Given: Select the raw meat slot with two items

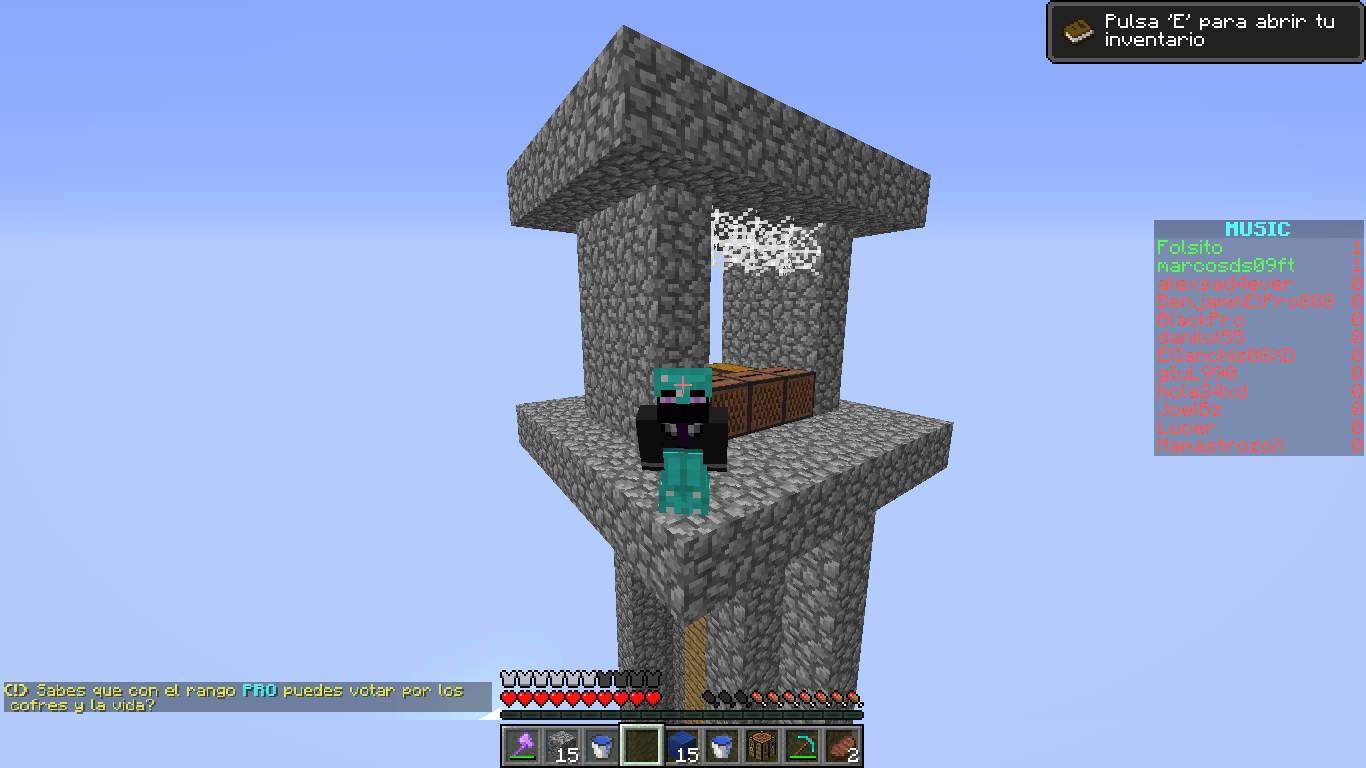Looking at the screenshot, I should 841,745.
